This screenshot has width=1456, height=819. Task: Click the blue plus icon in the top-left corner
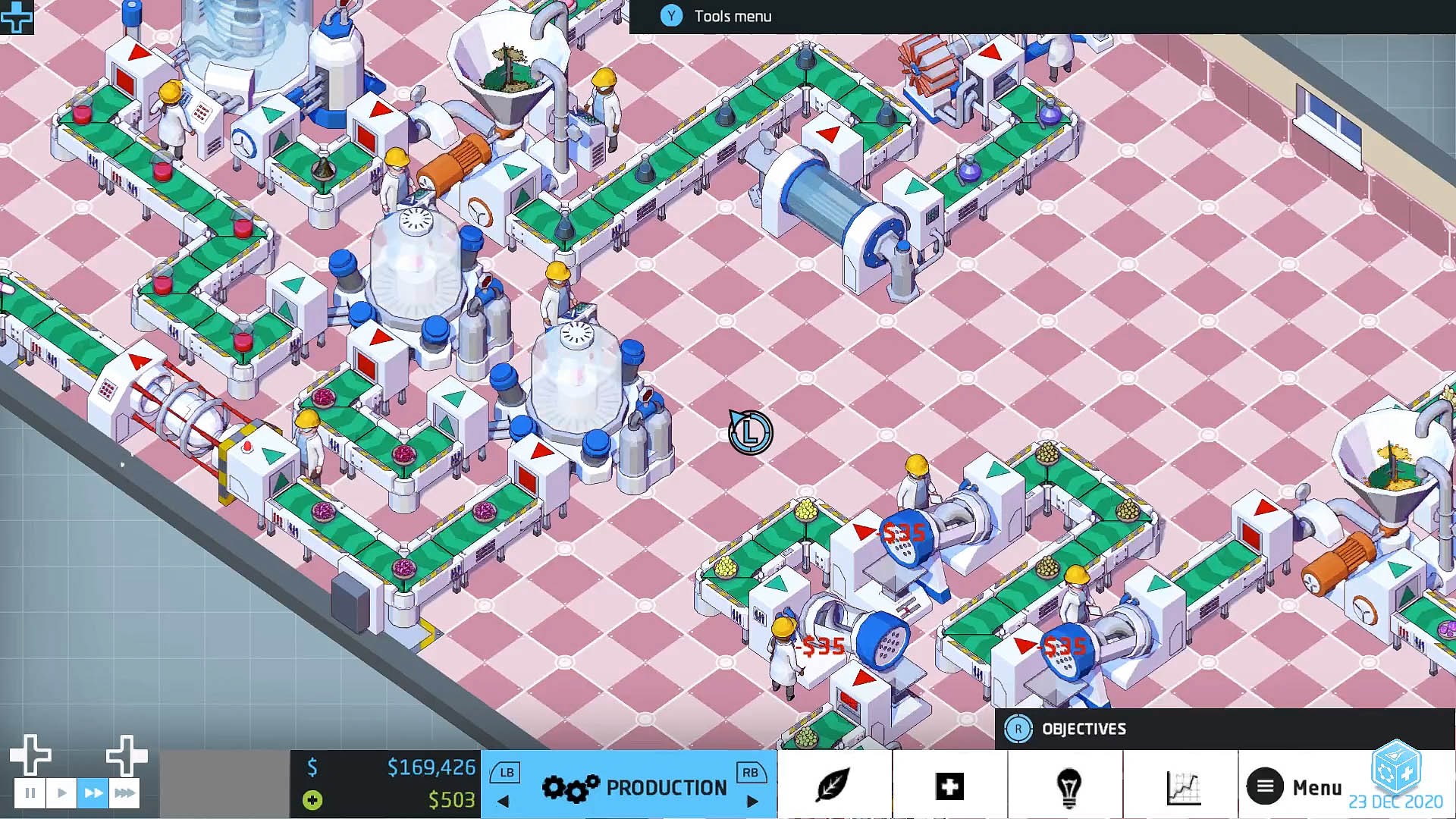coord(15,15)
